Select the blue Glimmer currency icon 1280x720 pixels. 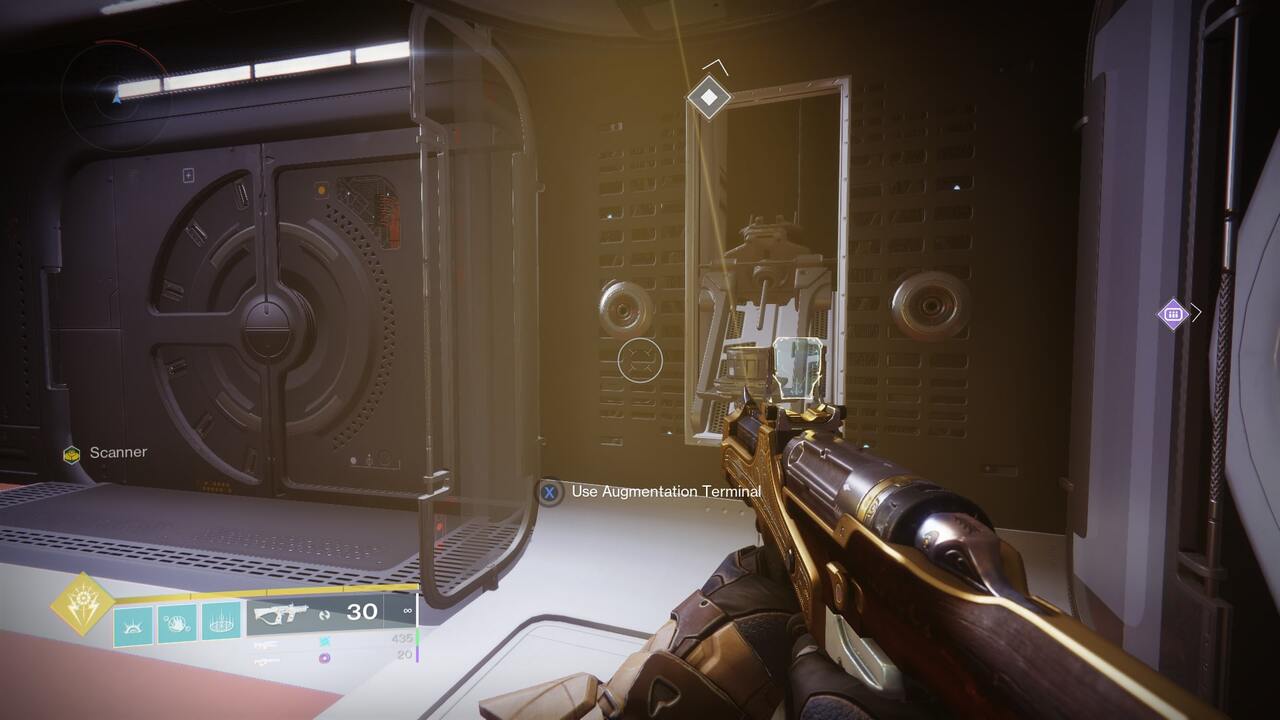pyautogui.click(x=324, y=640)
